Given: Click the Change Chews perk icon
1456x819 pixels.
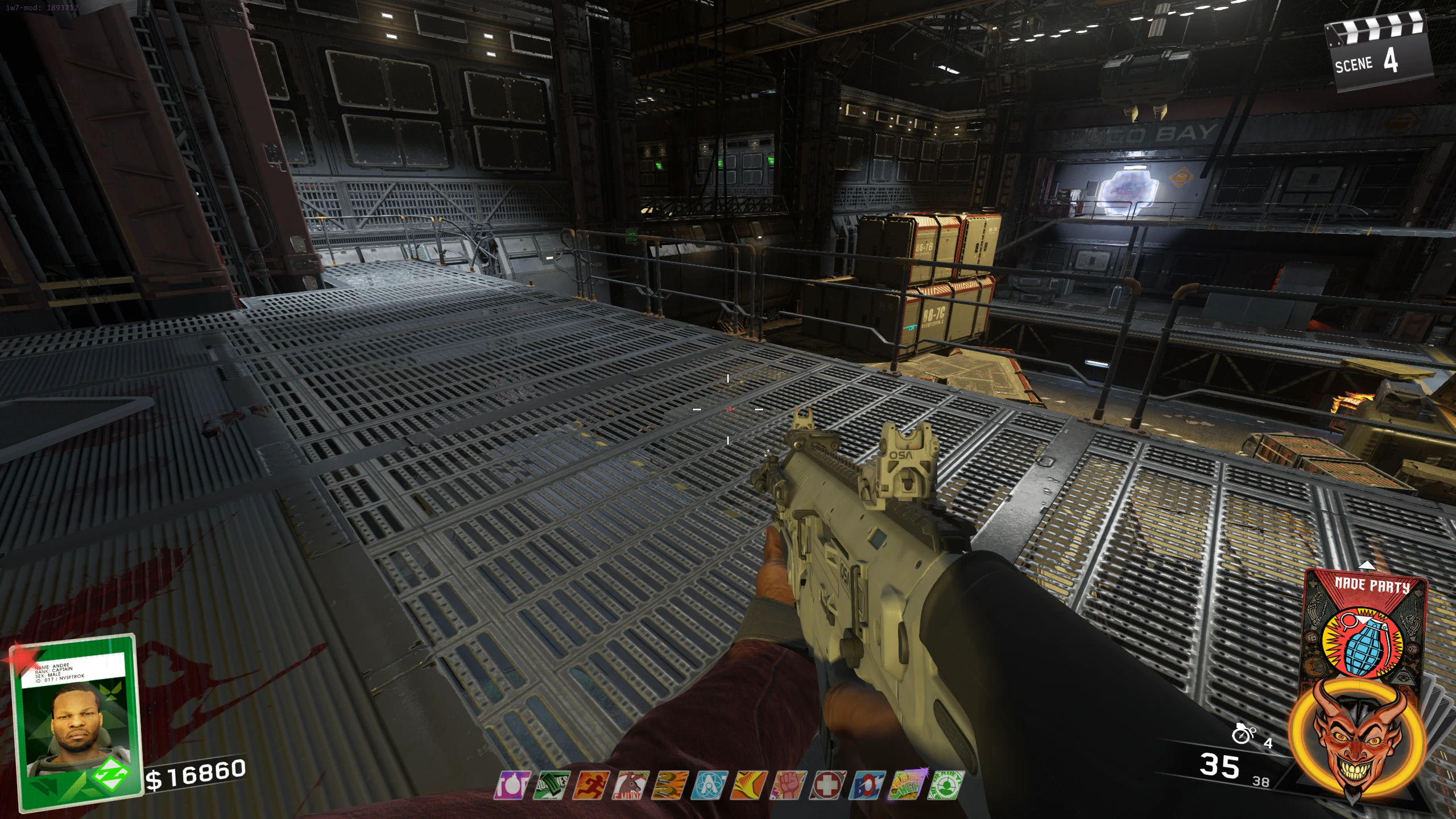Looking at the screenshot, I should (908, 785).
